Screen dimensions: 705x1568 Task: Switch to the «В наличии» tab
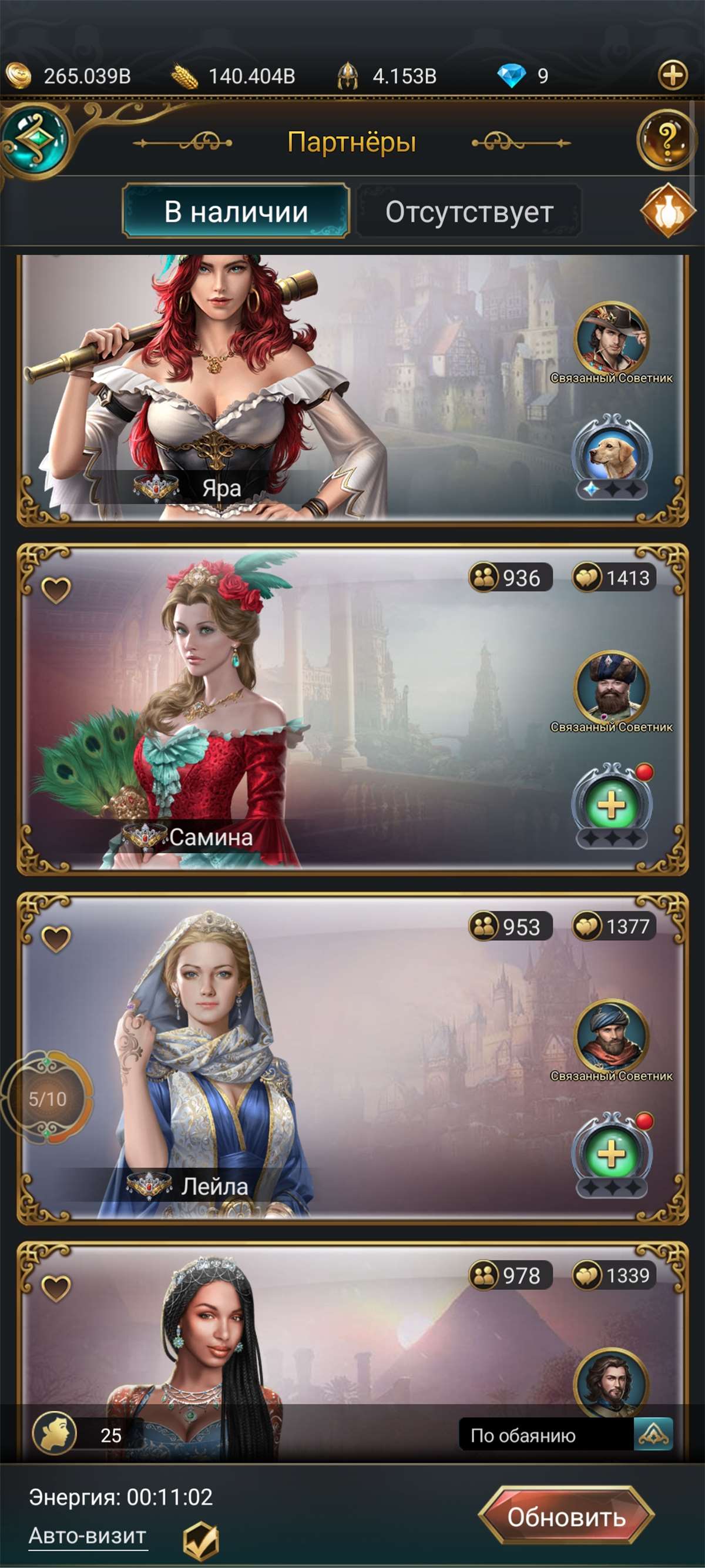236,211
